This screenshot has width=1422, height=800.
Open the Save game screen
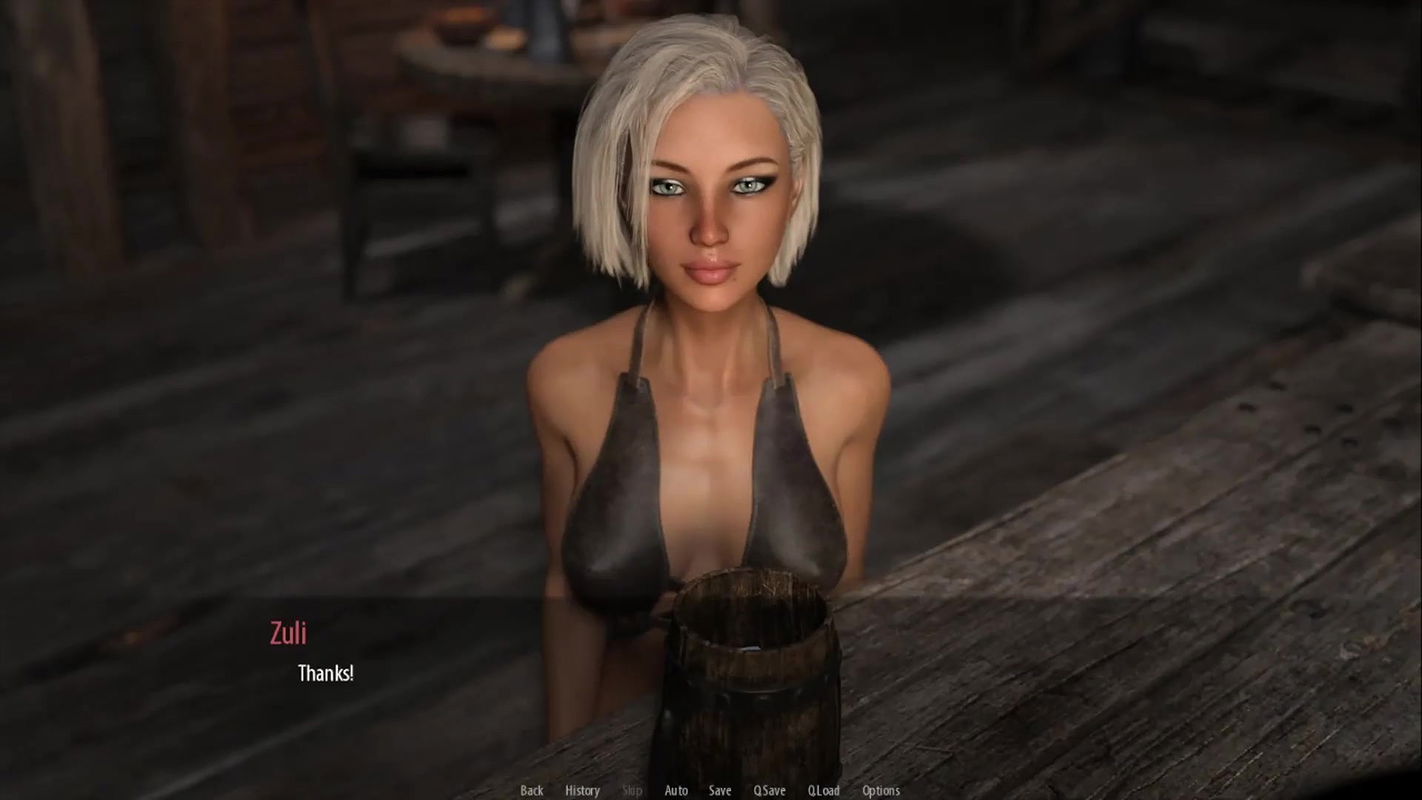(720, 790)
